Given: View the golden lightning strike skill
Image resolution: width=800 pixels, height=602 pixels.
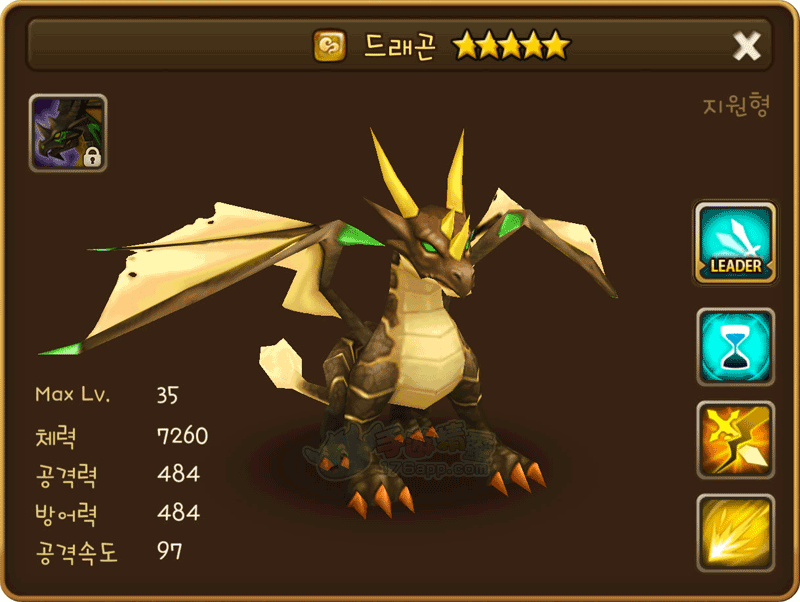Looking at the screenshot, I should (736, 440).
